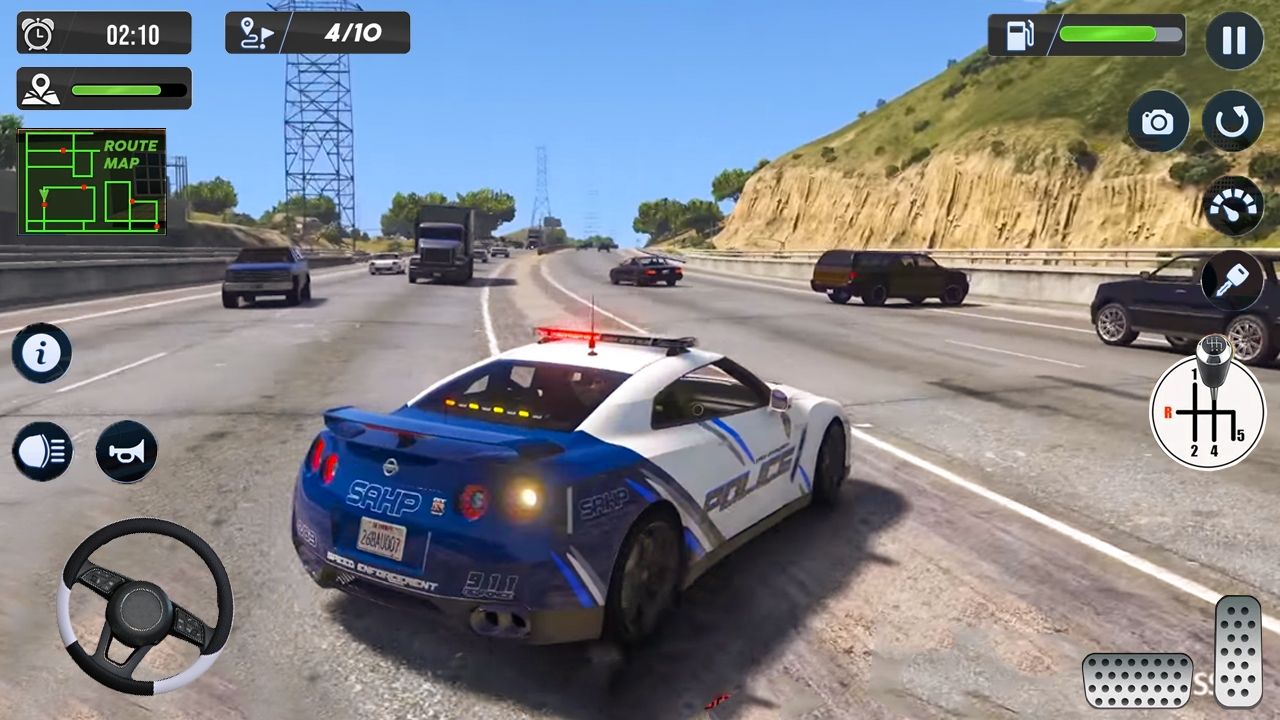Toggle the headlights on
1280x720 pixels.
(x=41, y=451)
